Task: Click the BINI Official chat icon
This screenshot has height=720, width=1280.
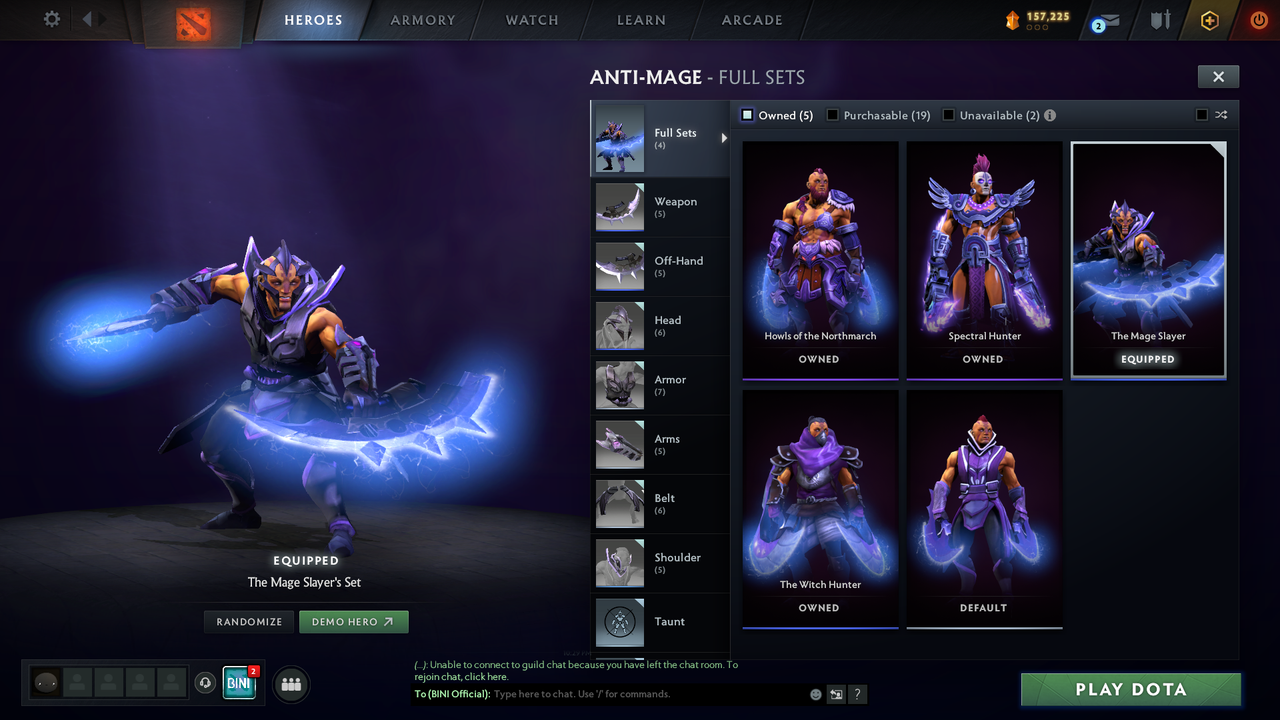Action: [238, 683]
